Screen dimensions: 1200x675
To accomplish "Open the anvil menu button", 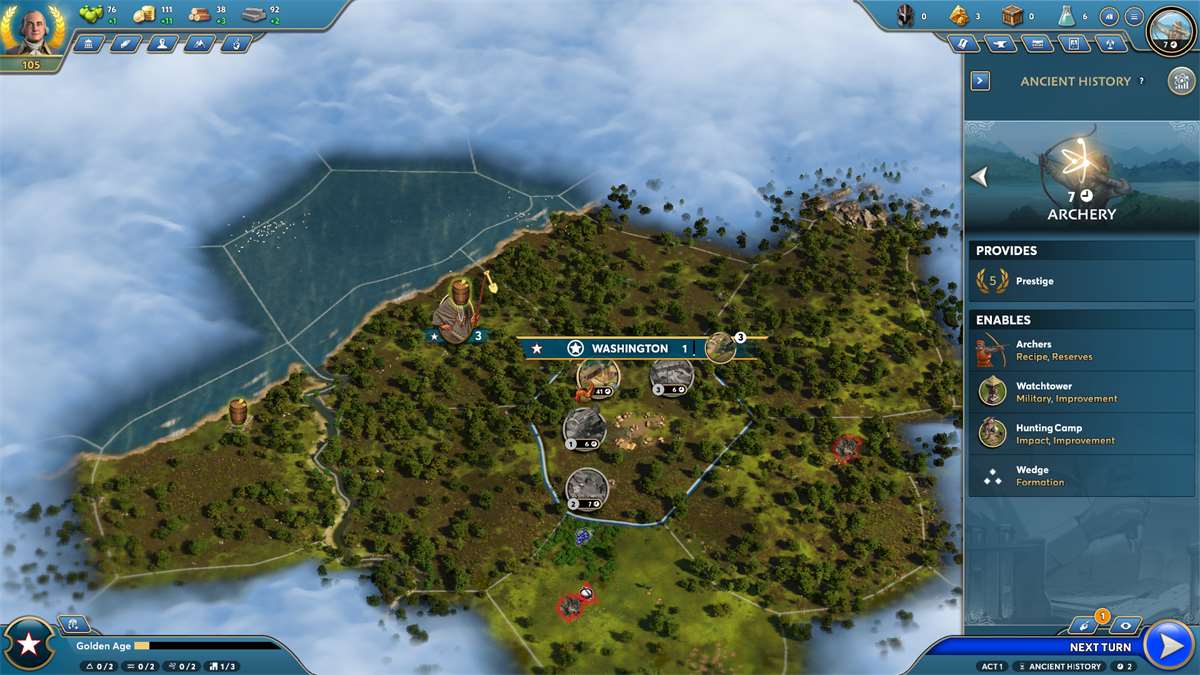I will point(1000,44).
